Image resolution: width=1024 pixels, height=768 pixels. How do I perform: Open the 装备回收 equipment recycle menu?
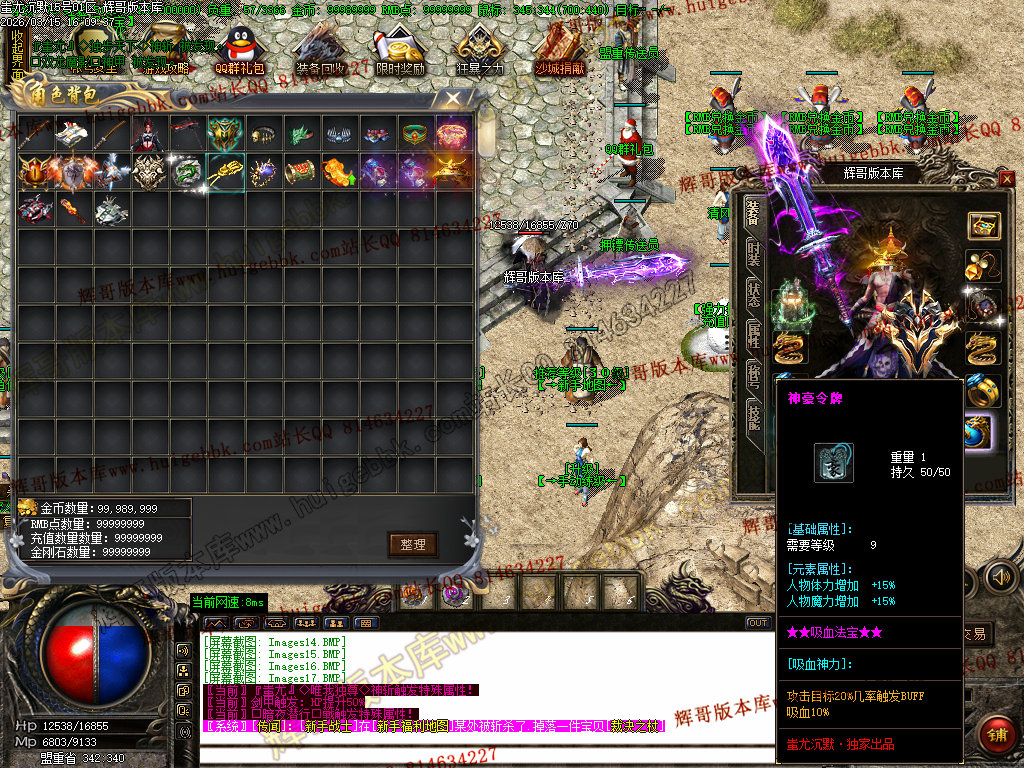point(321,51)
